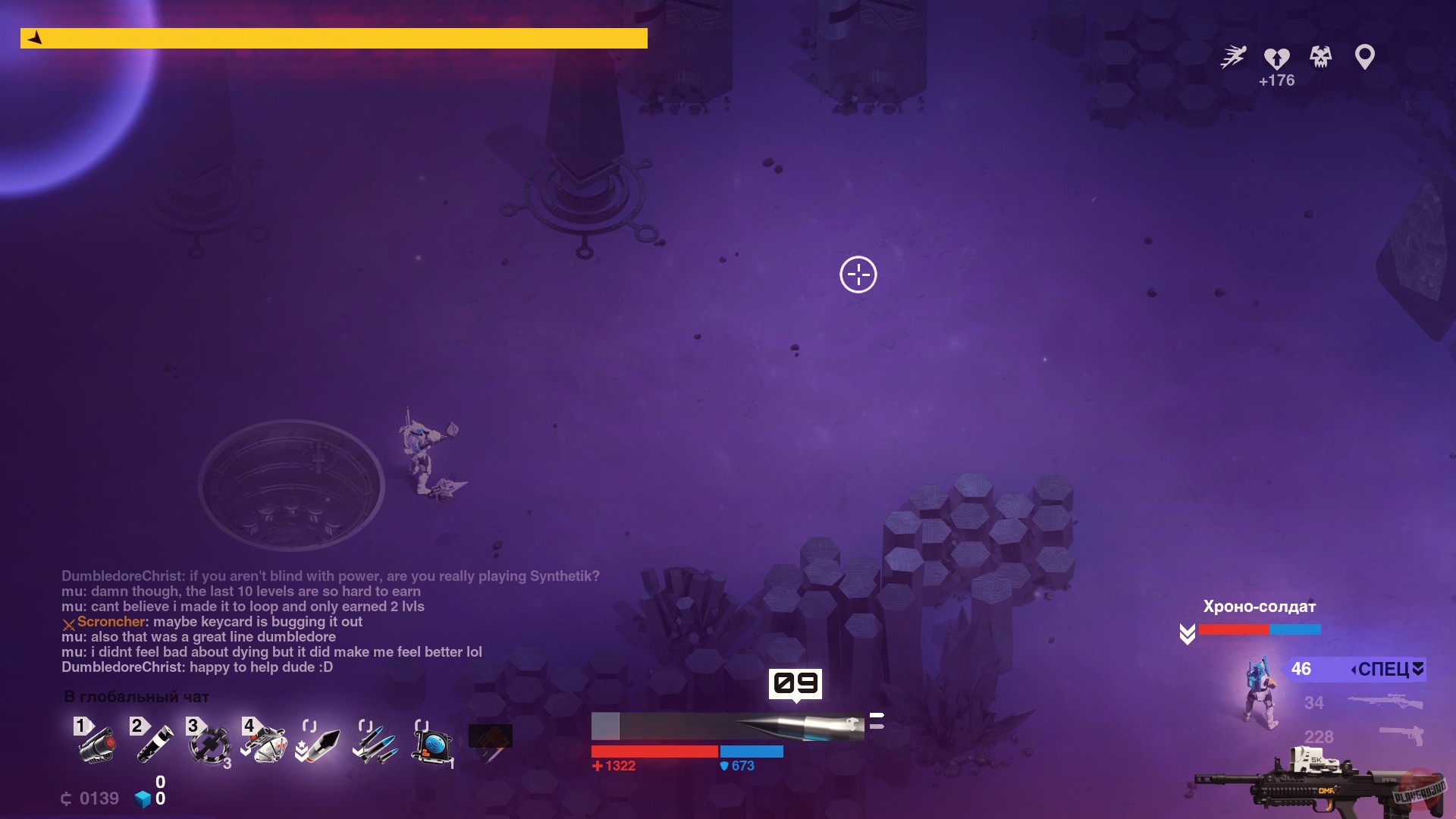This screenshot has height=819, width=1456.
Task: Open the В глобальный чат field
Action: point(136,696)
